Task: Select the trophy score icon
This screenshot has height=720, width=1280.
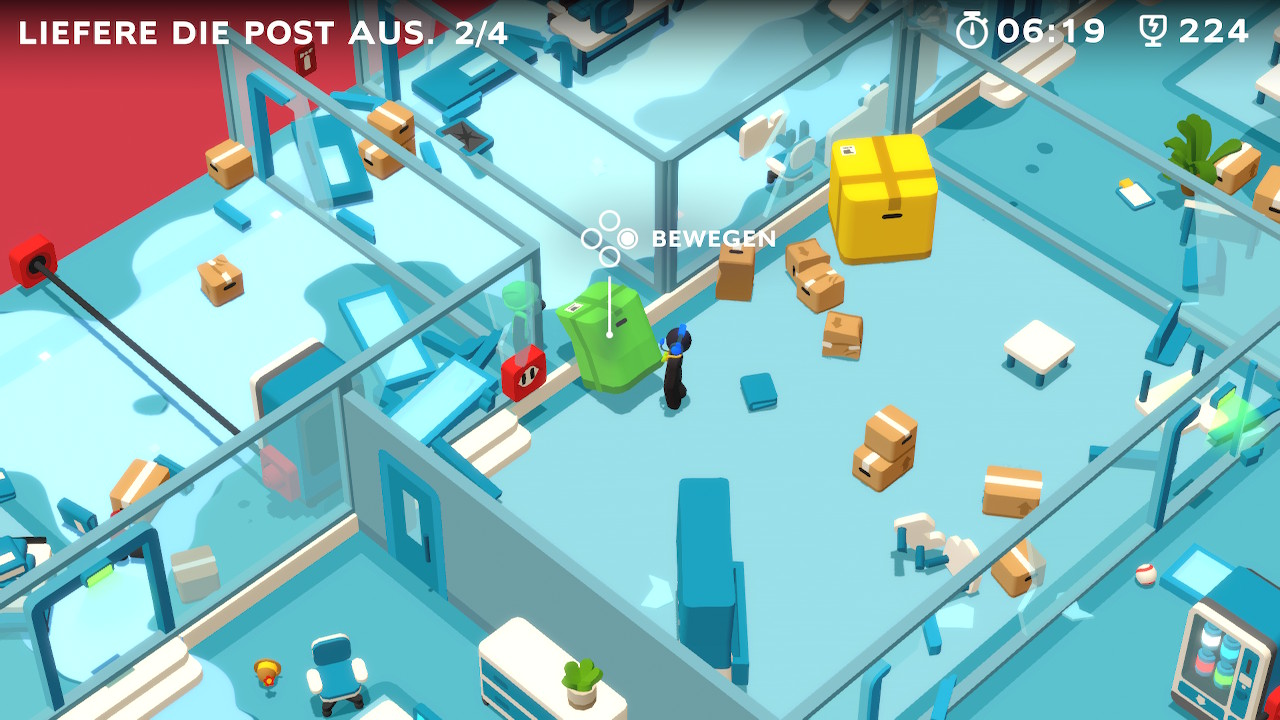Action: point(1155,30)
